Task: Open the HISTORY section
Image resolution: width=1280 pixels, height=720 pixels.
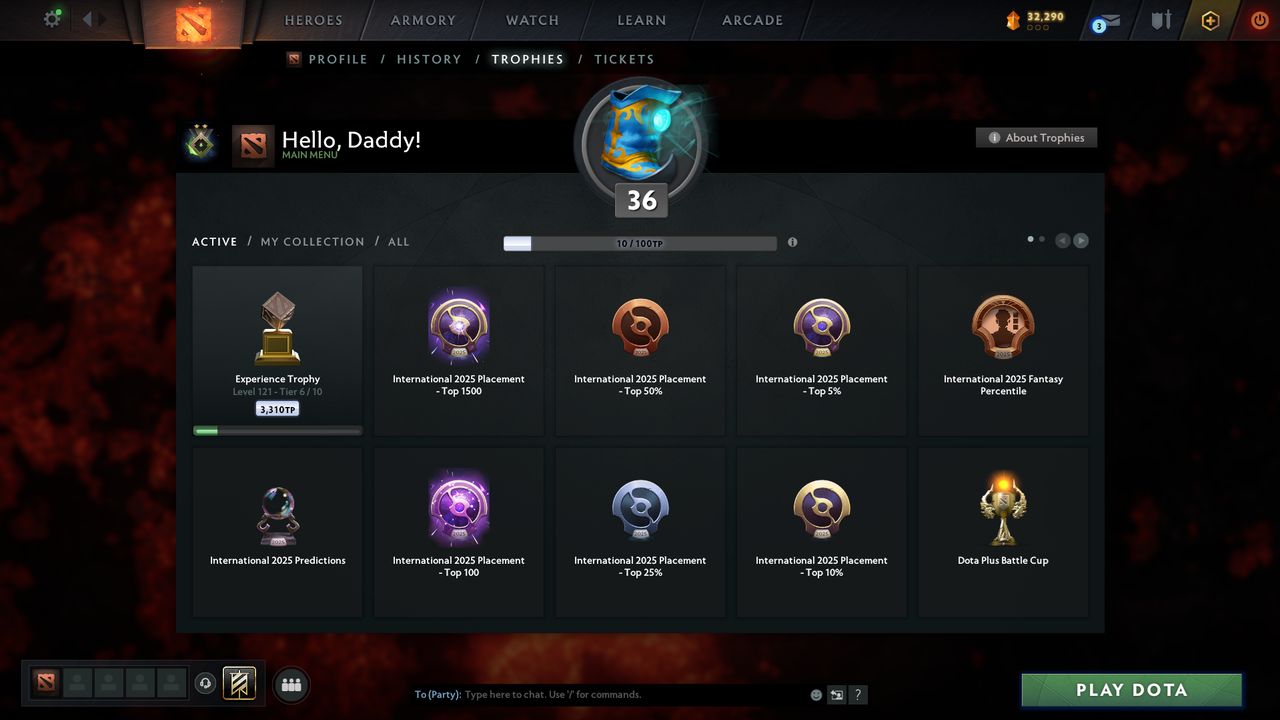Action: coord(429,59)
